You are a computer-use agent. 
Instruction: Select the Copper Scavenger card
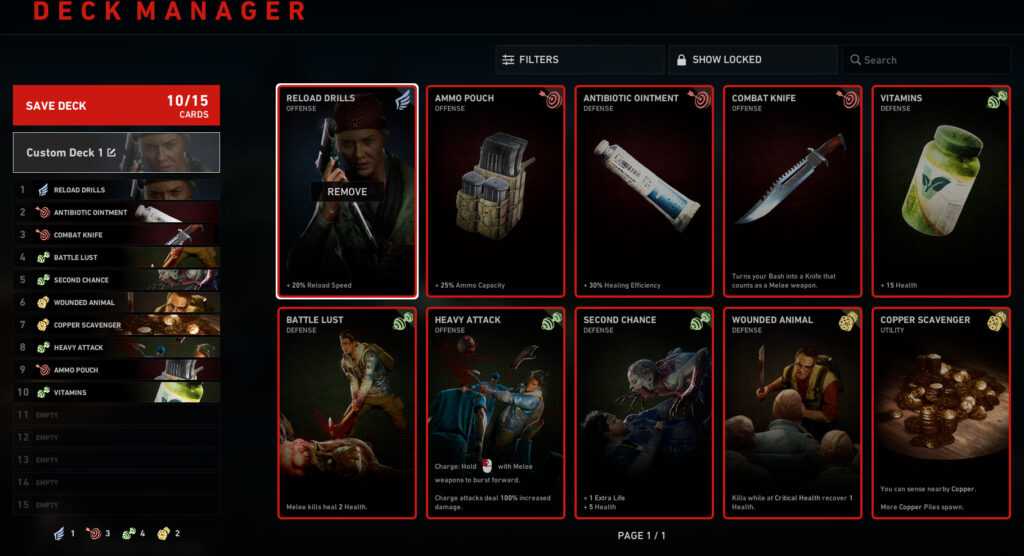[941, 413]
